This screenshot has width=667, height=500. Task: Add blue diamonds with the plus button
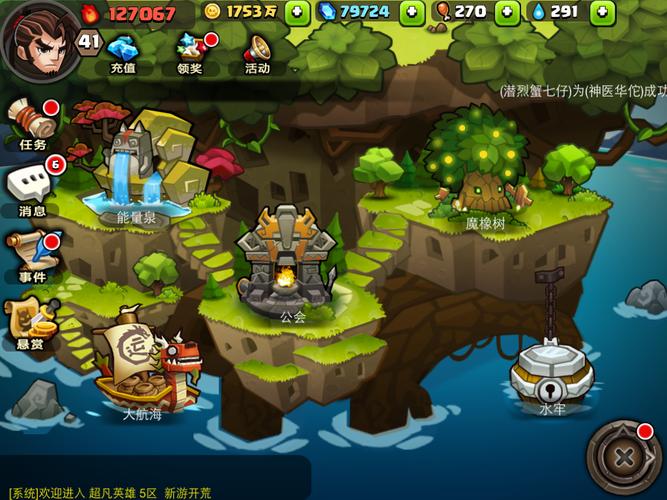click(x=412, y=13)
